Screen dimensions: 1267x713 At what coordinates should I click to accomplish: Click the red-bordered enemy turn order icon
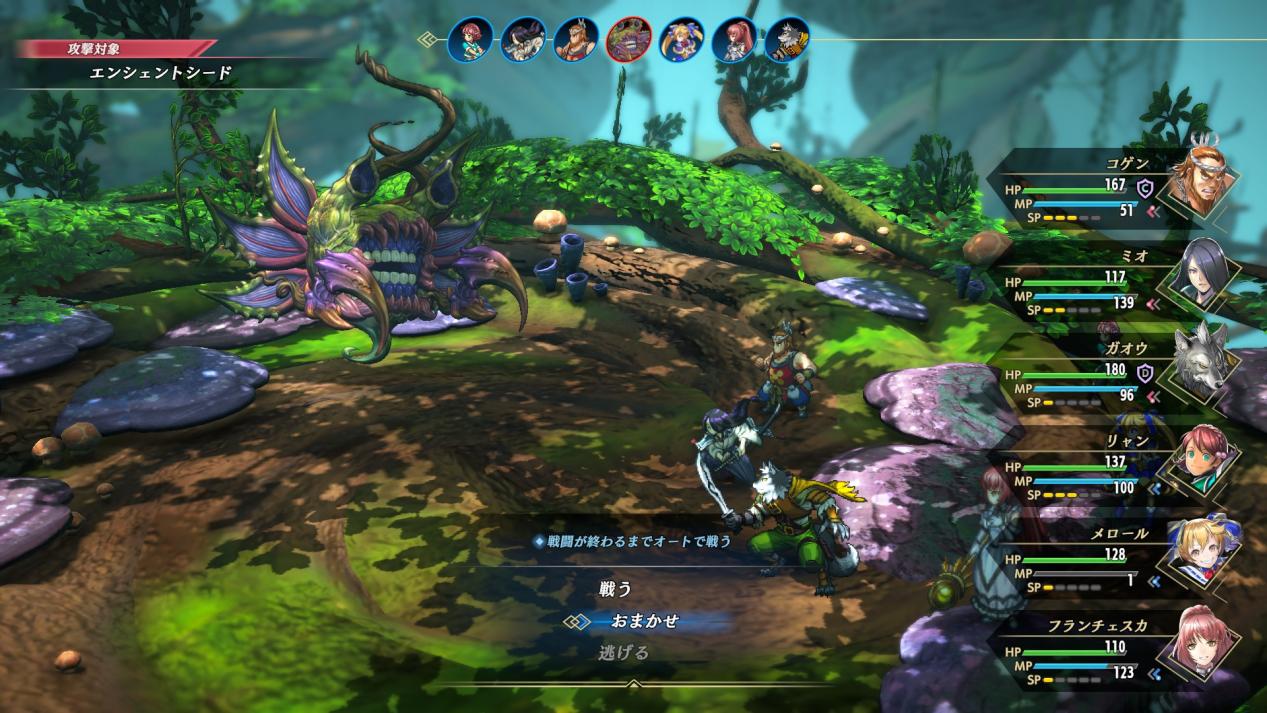point(629,40)
